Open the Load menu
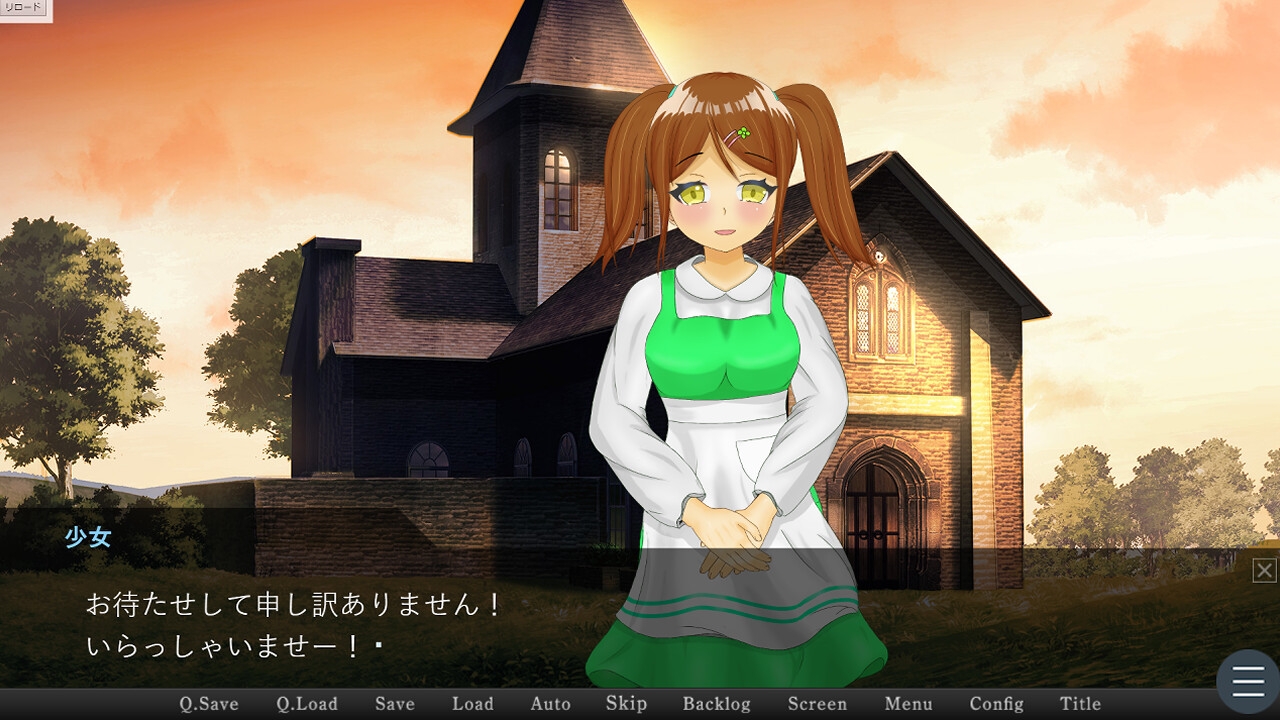Image resolution: width=1280 pixels, height=720 pixels. [x=473, y=704]
